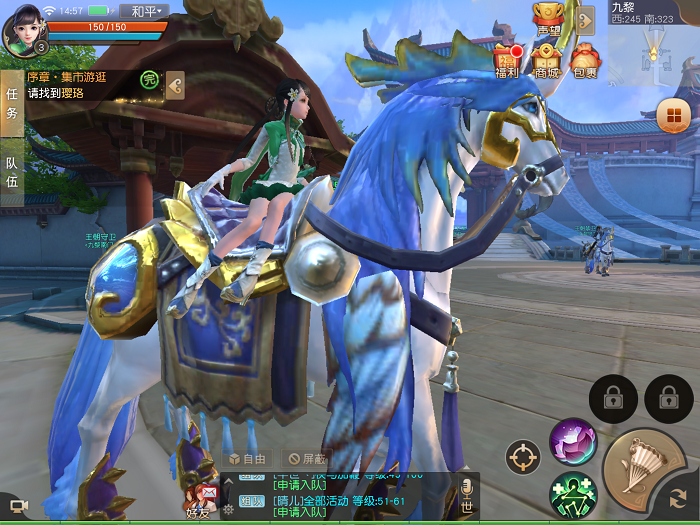This screenshot has height=525, width=700.
Task: Collapse the quest tracker panel arrow
Action: pos(175,85)
